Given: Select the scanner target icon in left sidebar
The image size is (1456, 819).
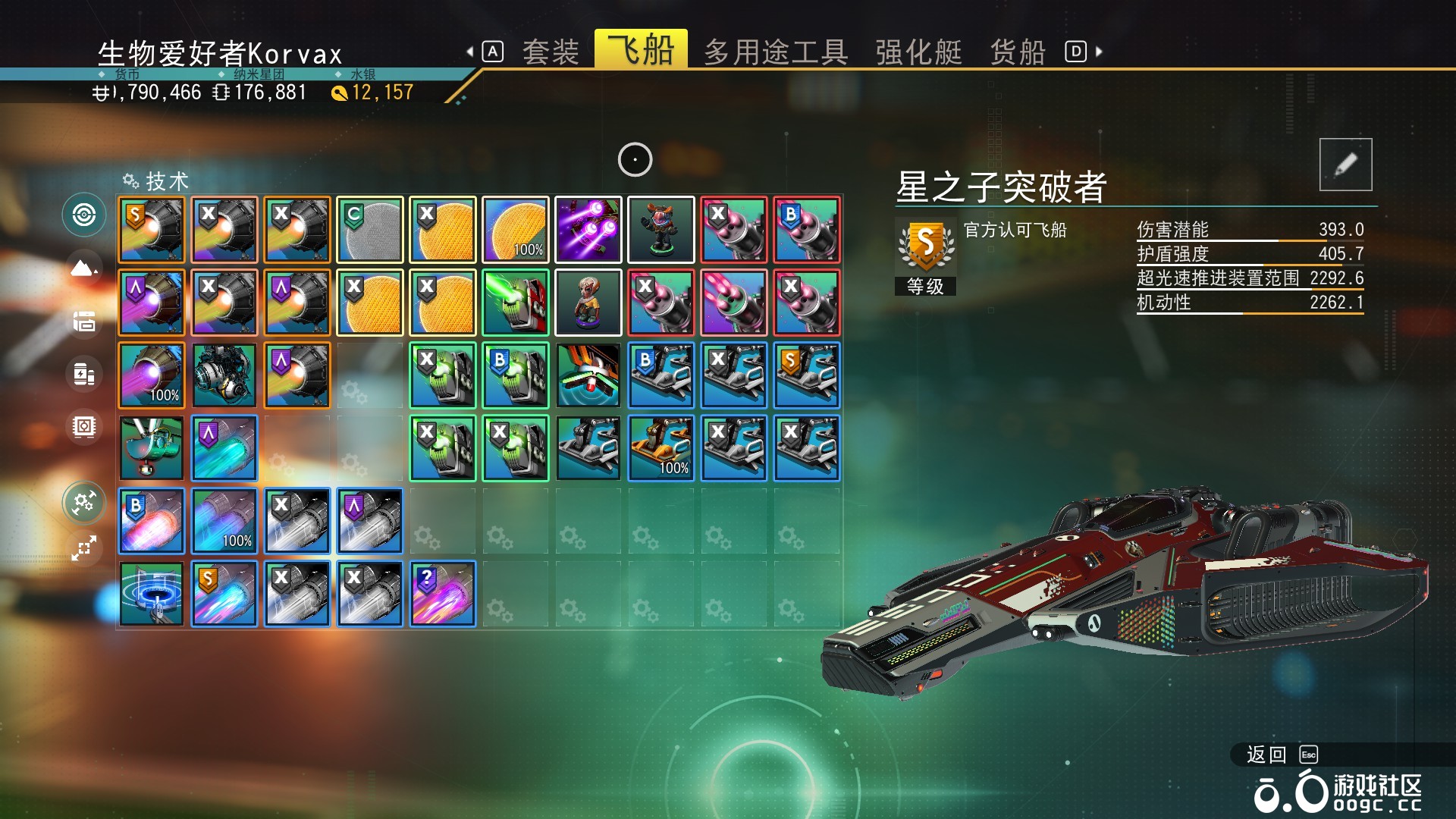Looking at the screenshot, I should [x=83, y=215].
